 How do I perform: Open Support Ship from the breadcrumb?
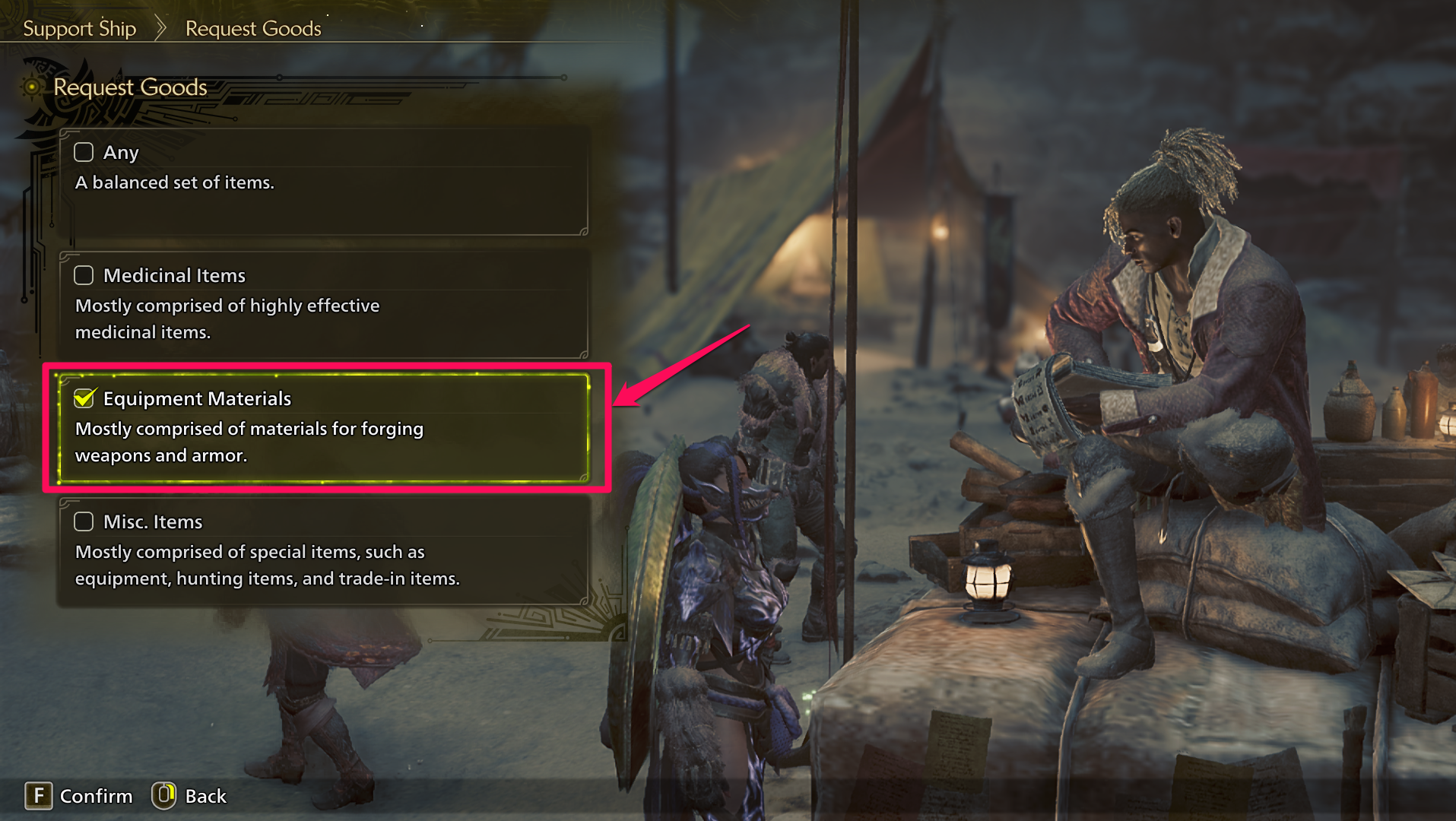click(x=80, y=28)
